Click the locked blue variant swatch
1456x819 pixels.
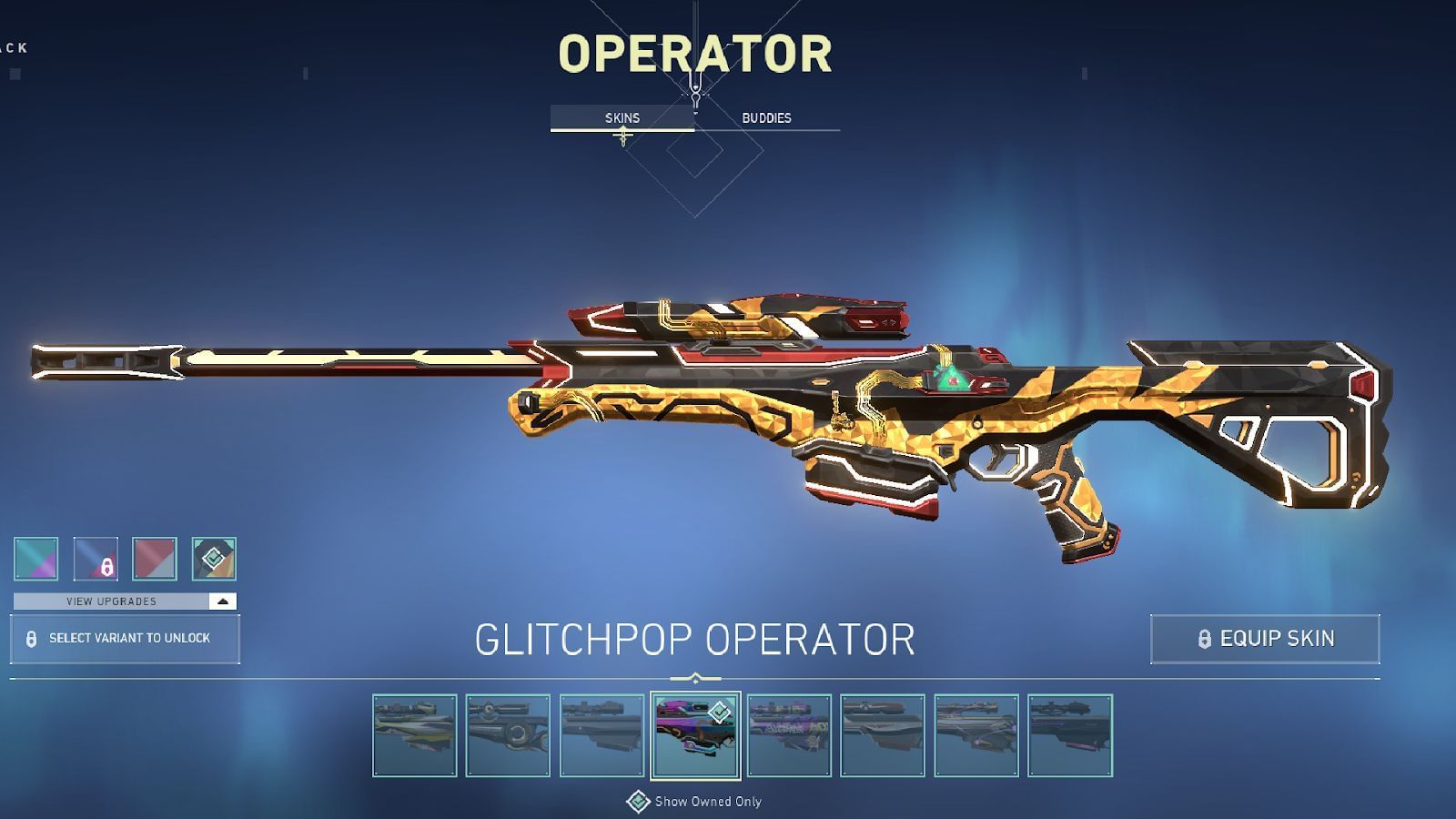click(x=95, y=557)
